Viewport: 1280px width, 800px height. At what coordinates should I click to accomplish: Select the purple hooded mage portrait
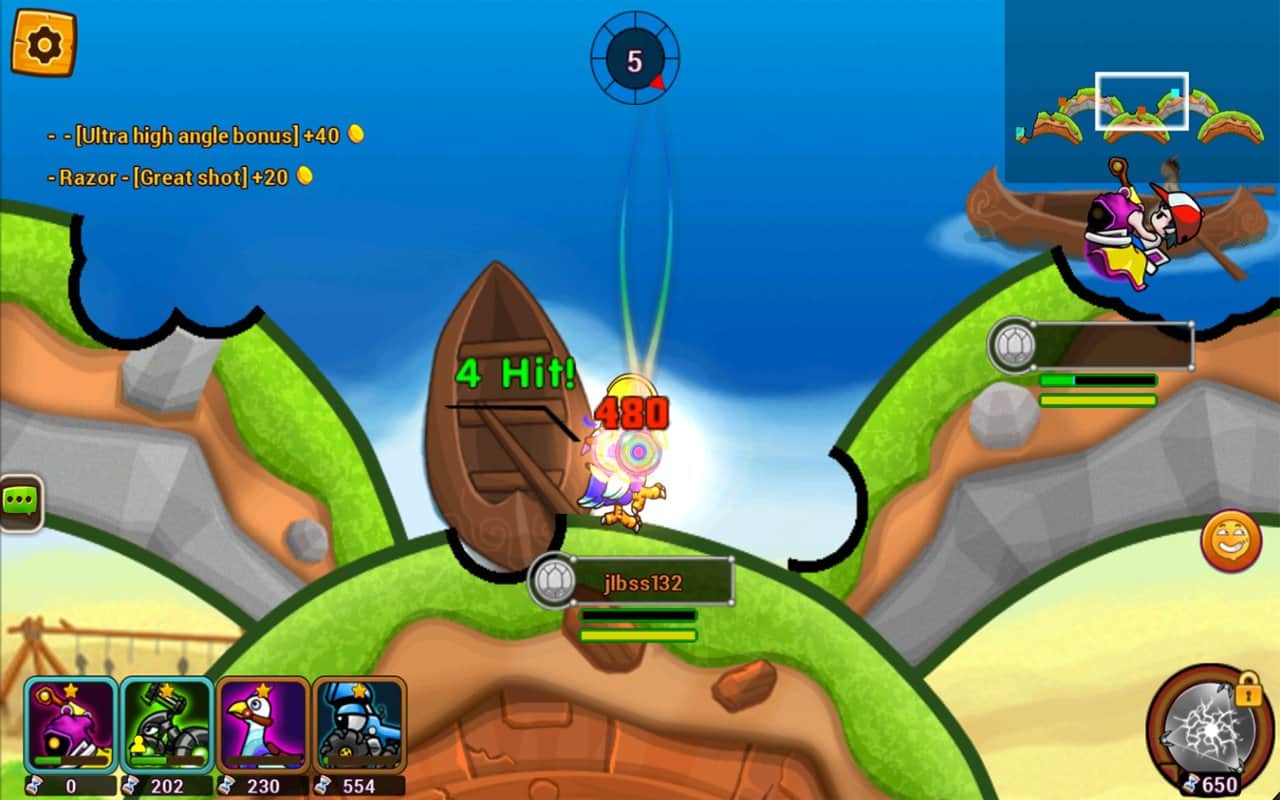70,724
